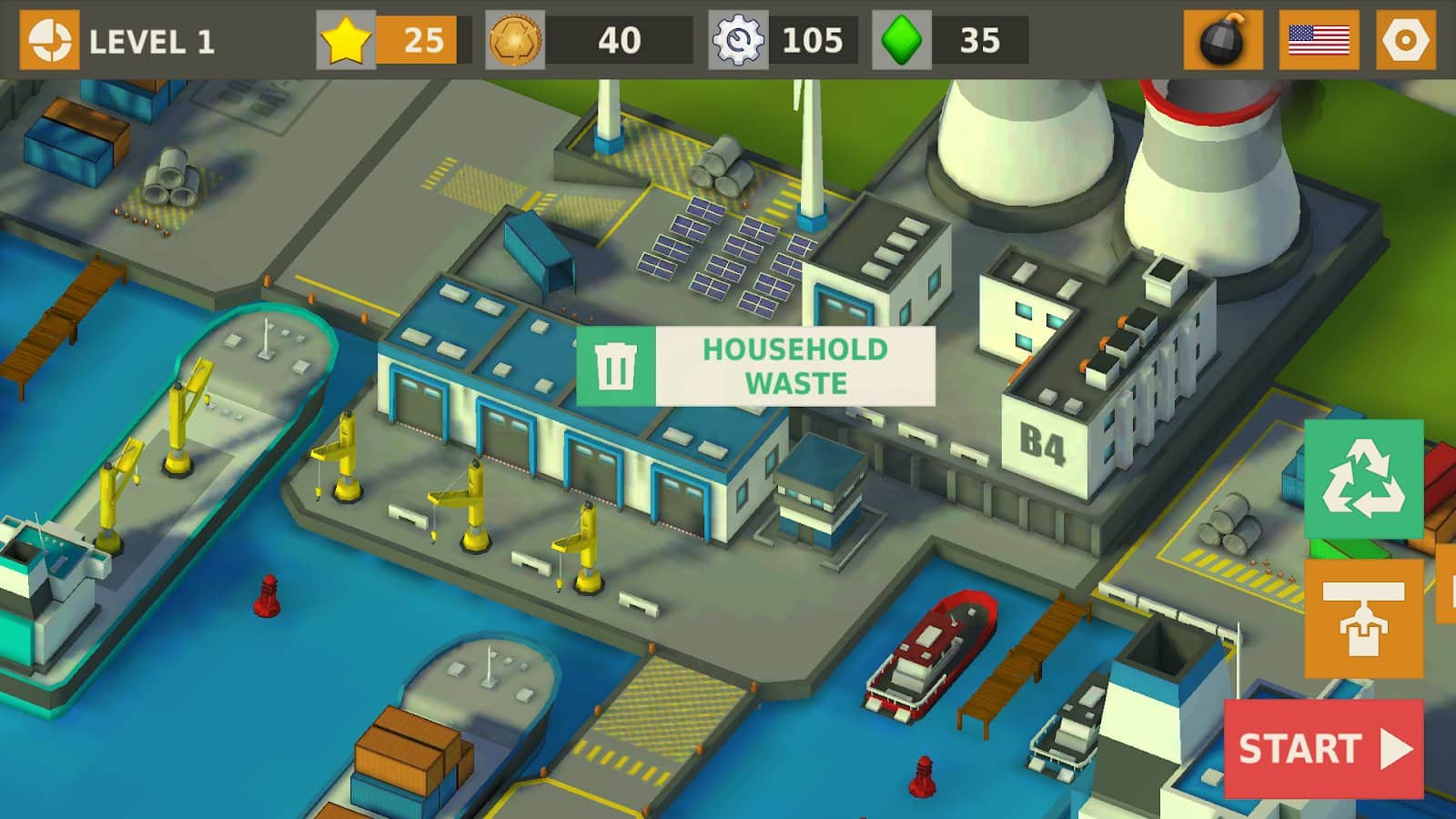Click the star counter icon

point(346,38)
